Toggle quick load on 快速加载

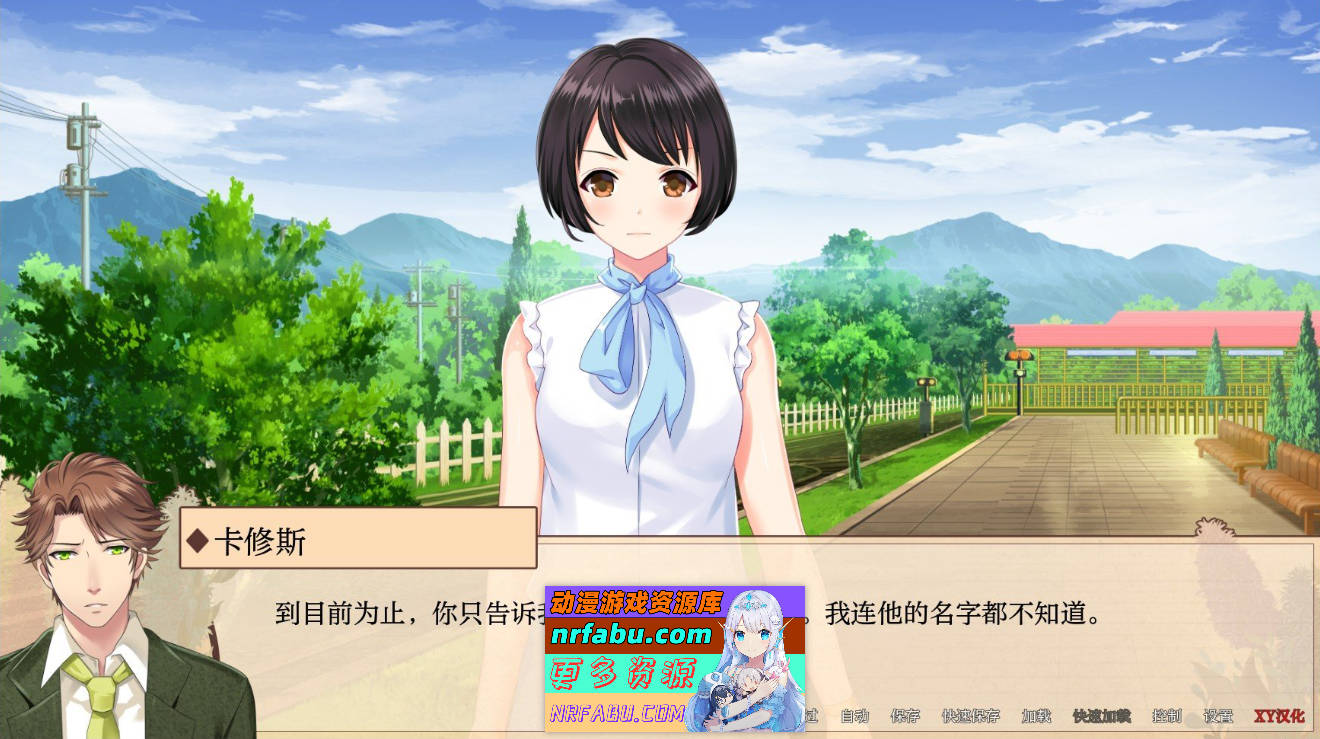pyautogui.click(x=1099, y=717)
